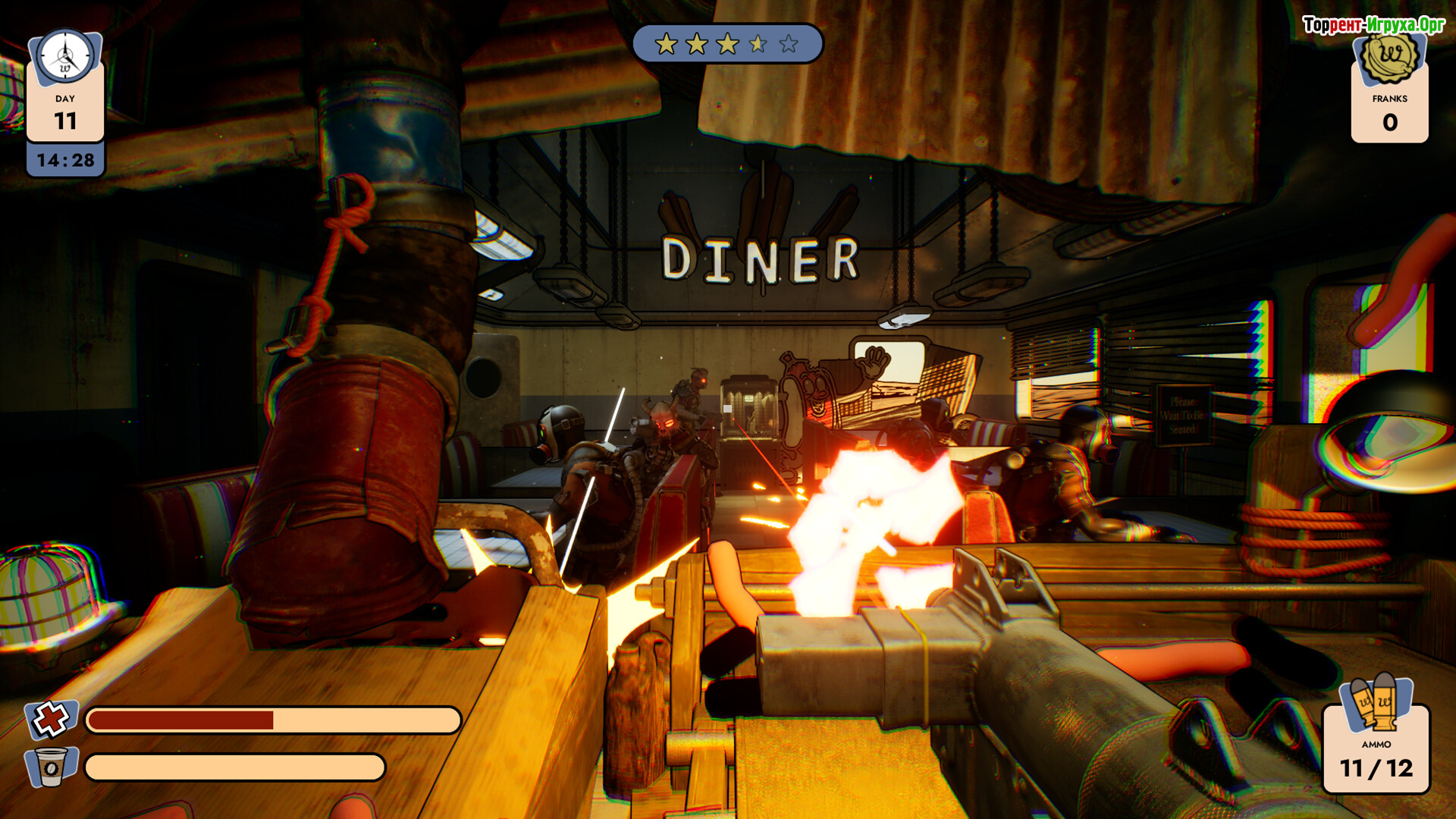This screenshot has width=1456, height=819.
Task: Click the red cross health icon
Action: [51, 719]
